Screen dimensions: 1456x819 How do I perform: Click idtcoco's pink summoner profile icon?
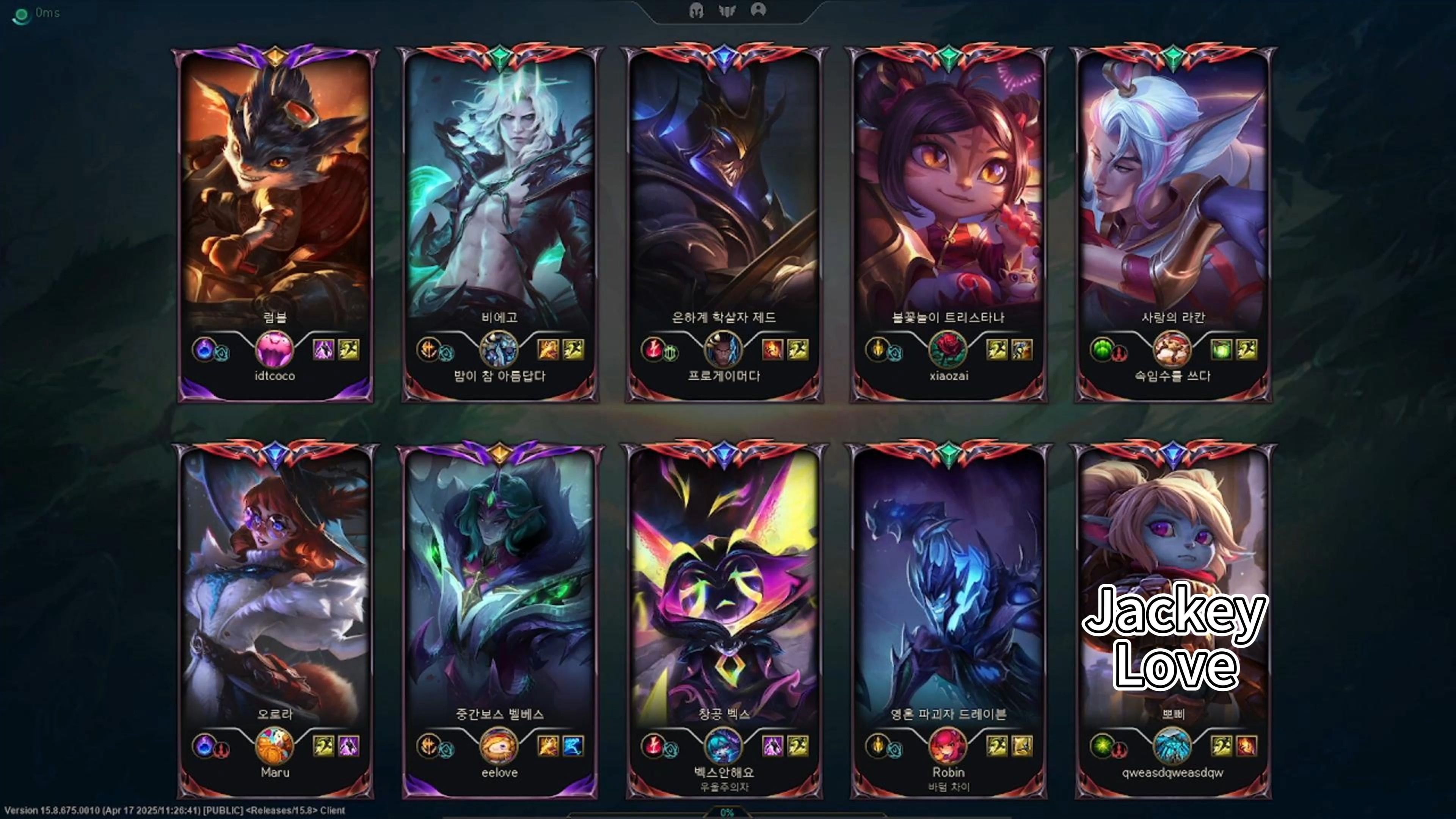[x=275, y=349]
